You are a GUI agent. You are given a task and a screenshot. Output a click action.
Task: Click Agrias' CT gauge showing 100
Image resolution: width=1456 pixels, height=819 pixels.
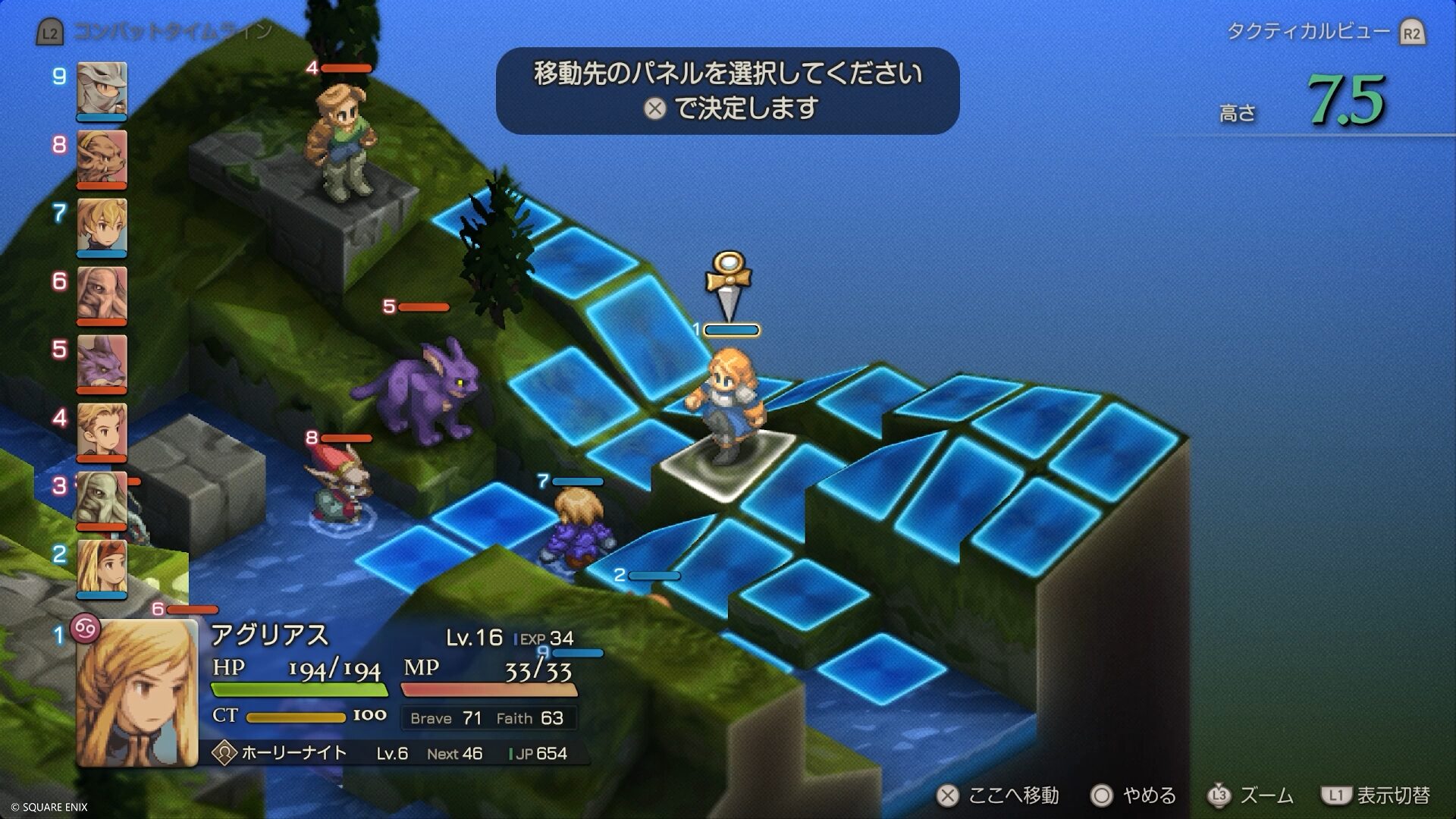(296, 716)
